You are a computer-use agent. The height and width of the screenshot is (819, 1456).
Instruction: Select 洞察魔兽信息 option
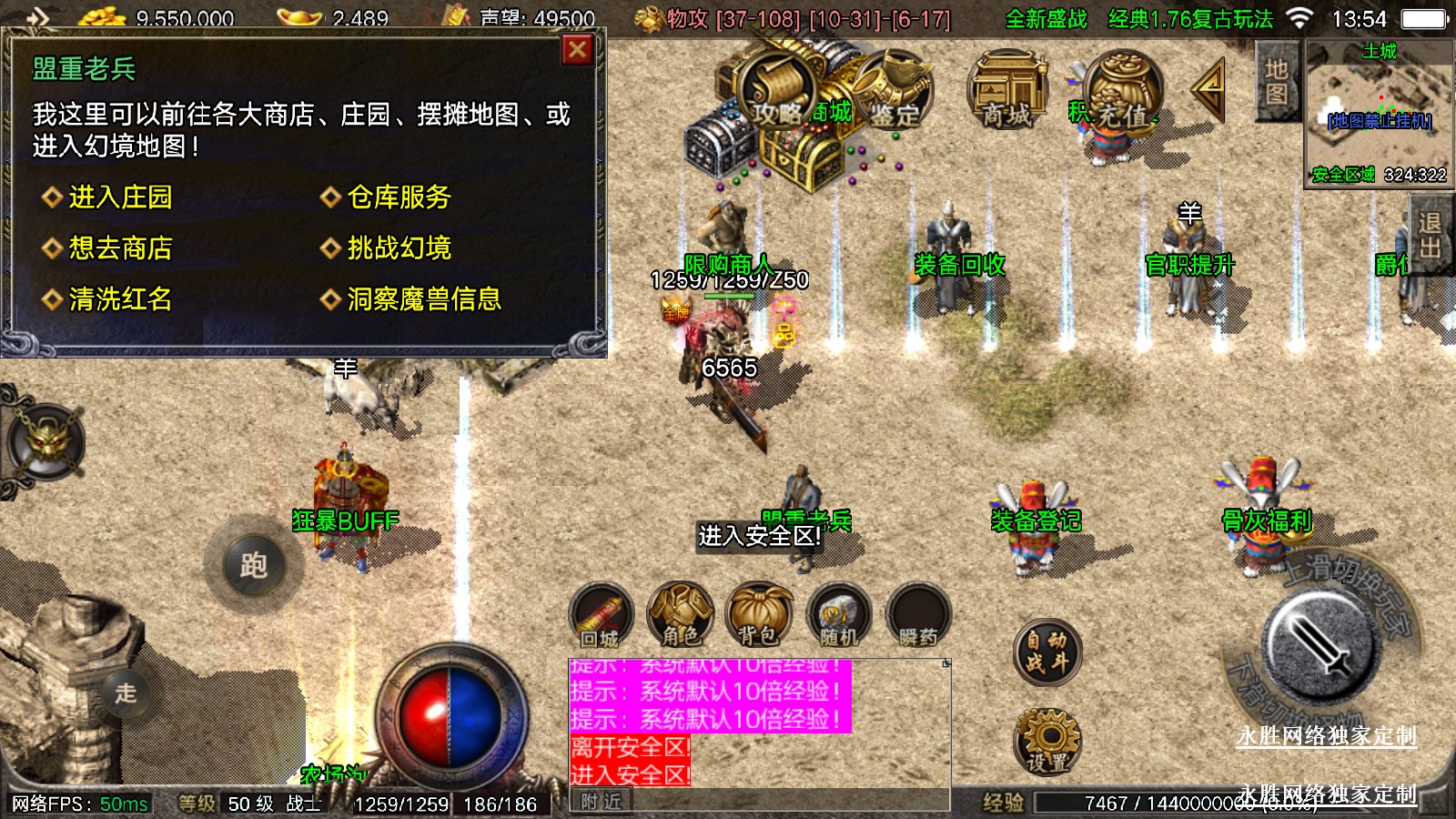[423, 299]
